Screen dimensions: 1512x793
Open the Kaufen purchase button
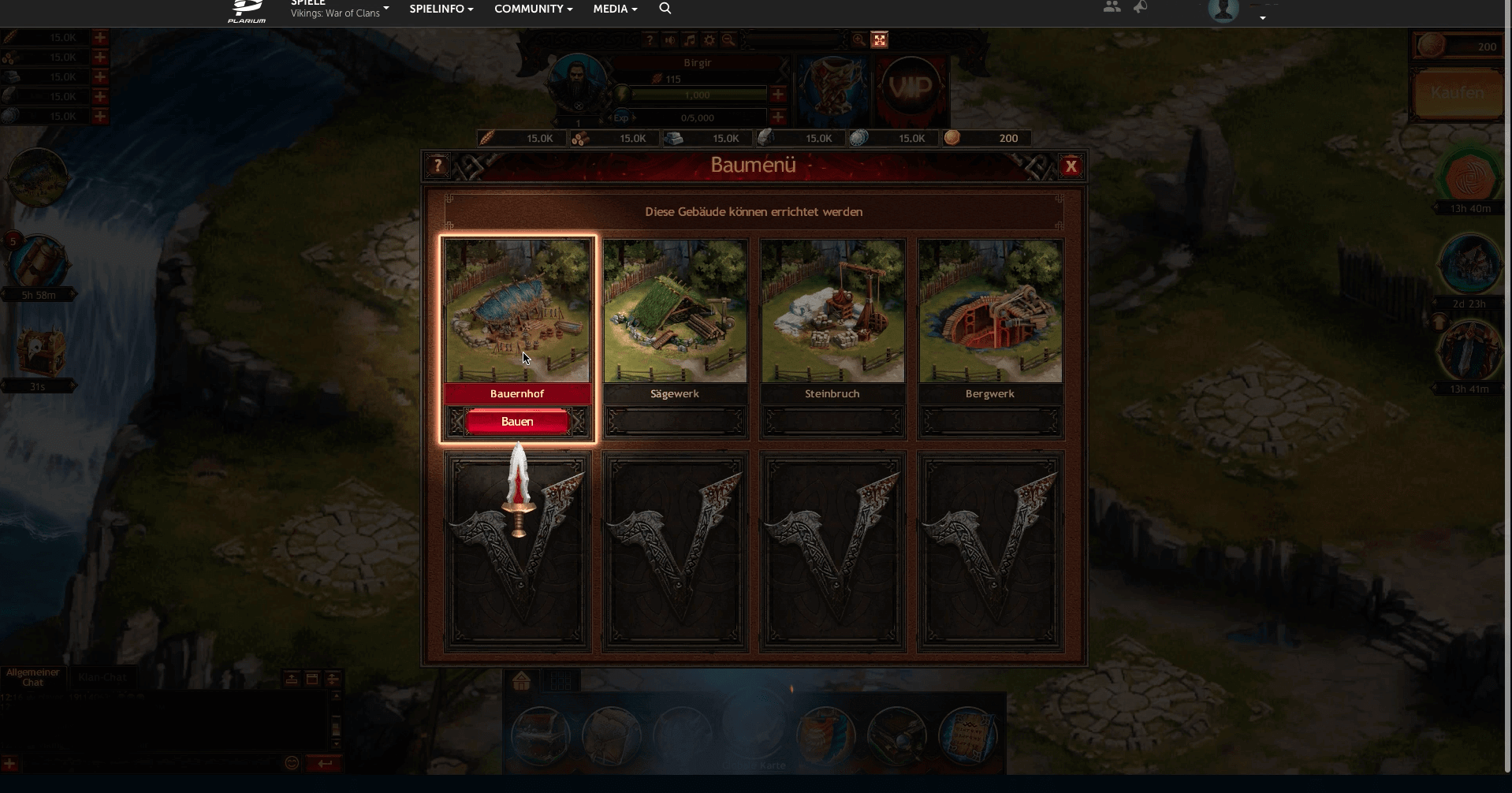[1457, 93]
